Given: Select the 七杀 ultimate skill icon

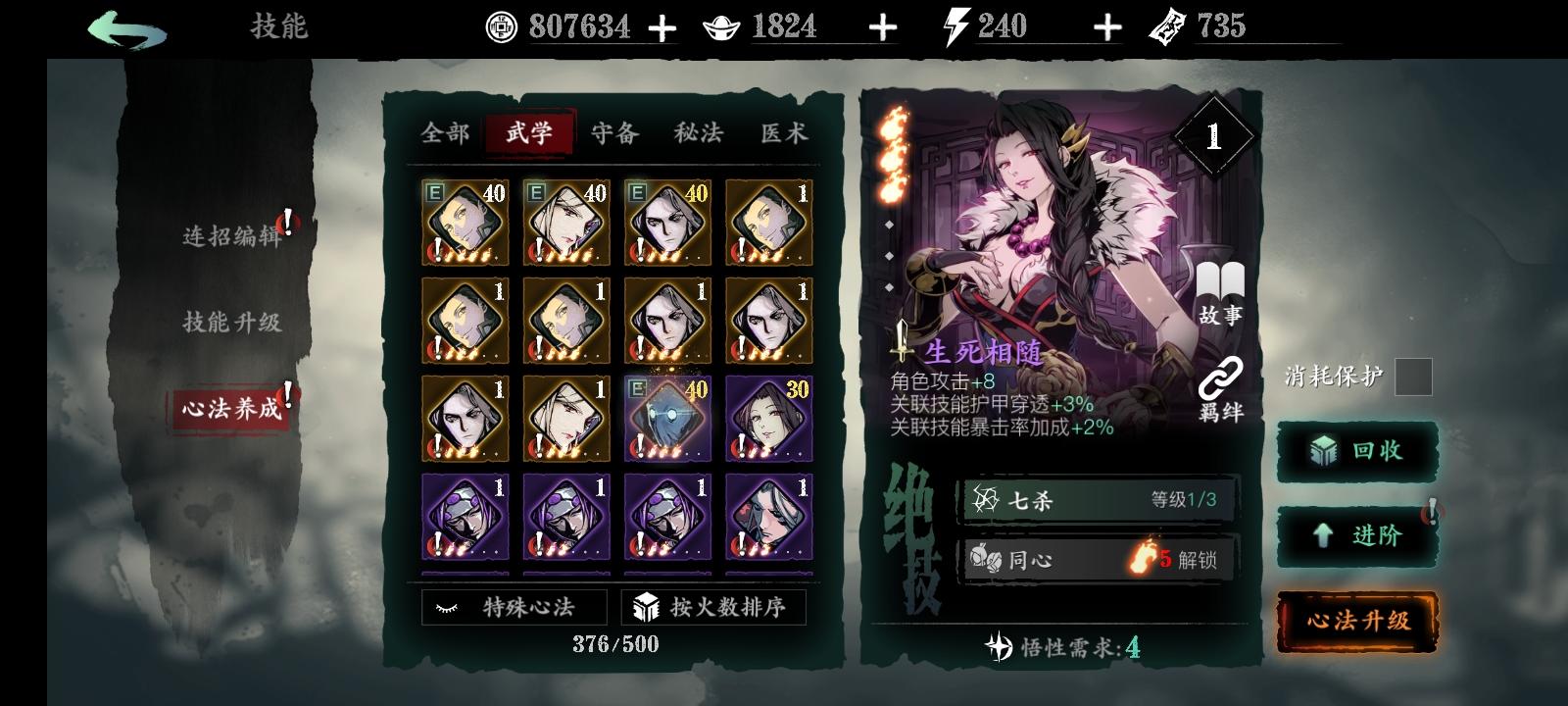Looking at the screenshot, I should click(x=983, y=502).
